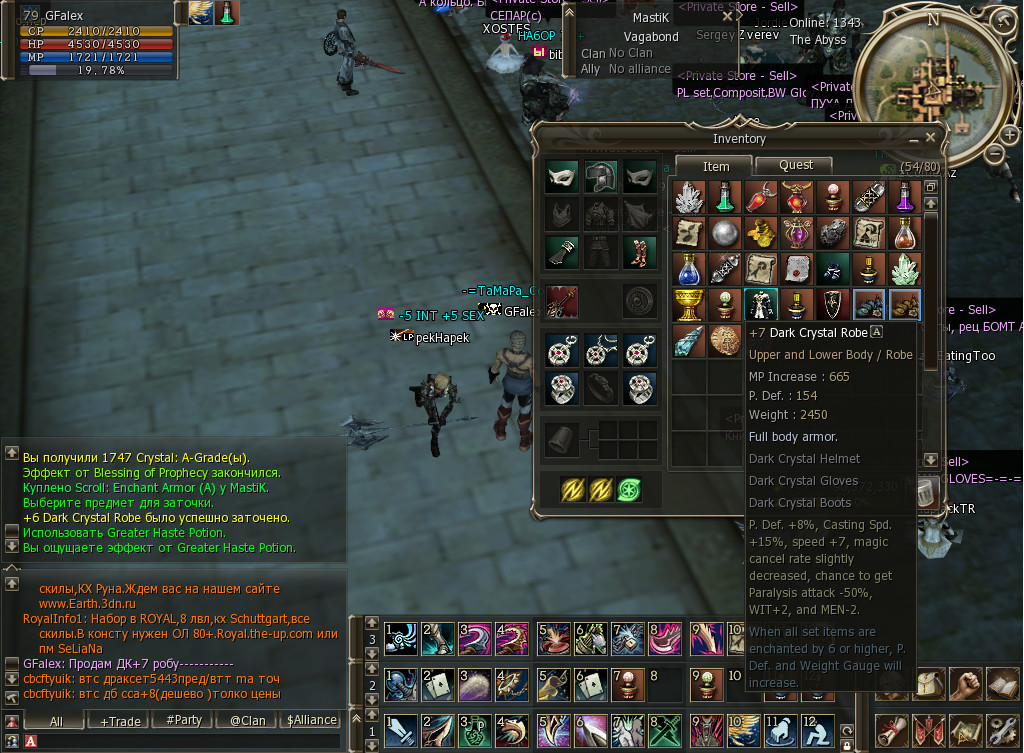1024x753 pixels.
Task: Open the book icon in the menu bar
Action: coord(1002,685)
